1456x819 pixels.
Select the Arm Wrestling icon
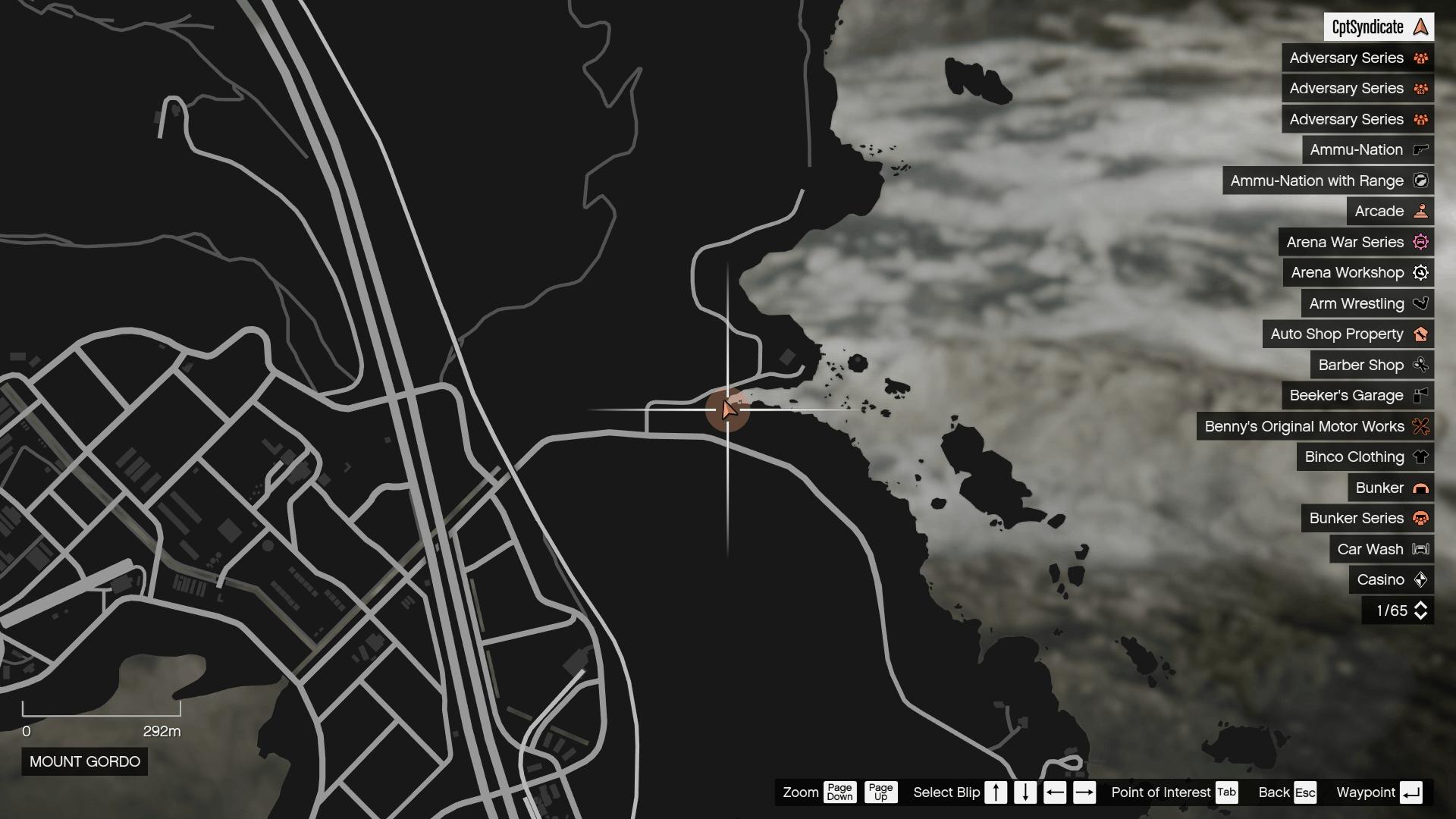[x=1420, y=303]
